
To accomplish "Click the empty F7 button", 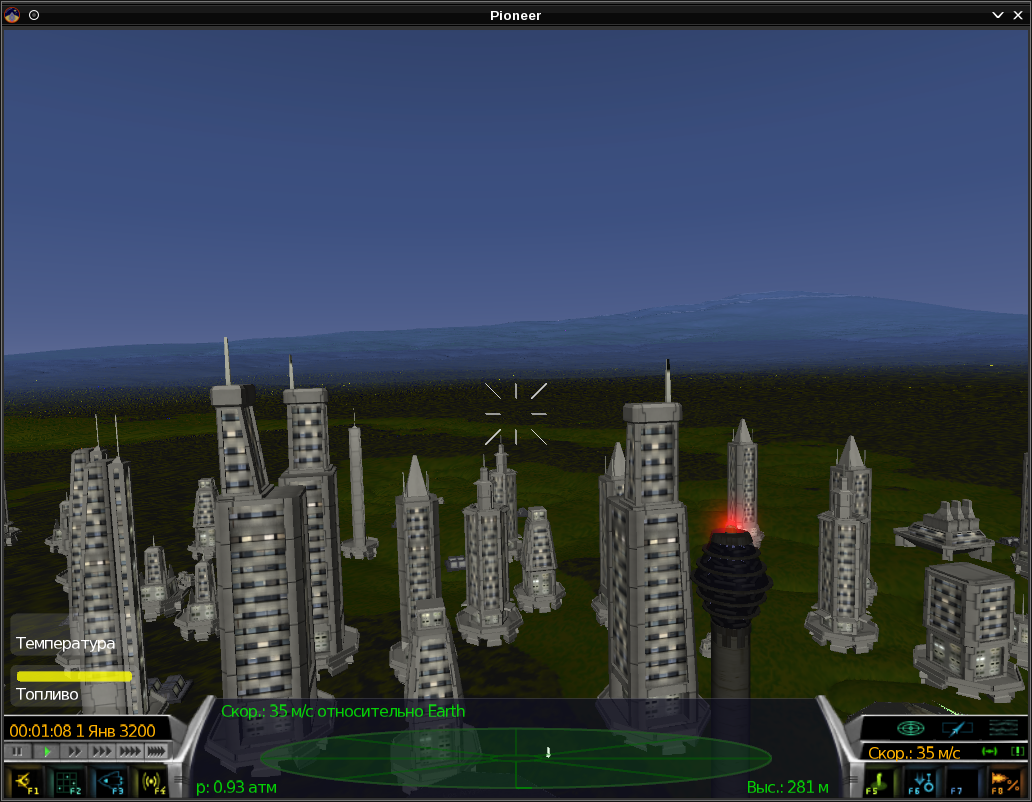I will point(962,781).
